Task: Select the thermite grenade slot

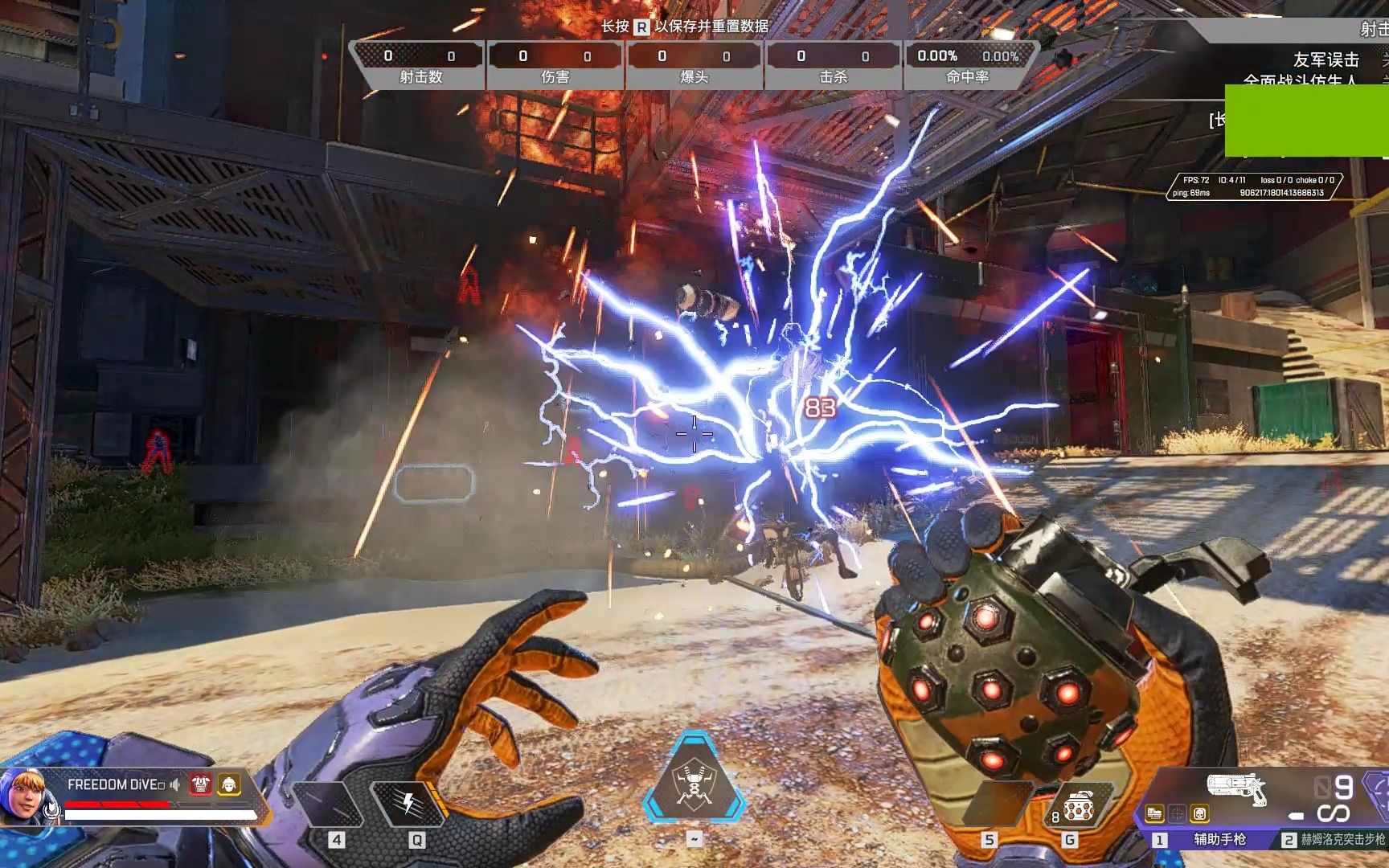Action: pos(1076,809)
